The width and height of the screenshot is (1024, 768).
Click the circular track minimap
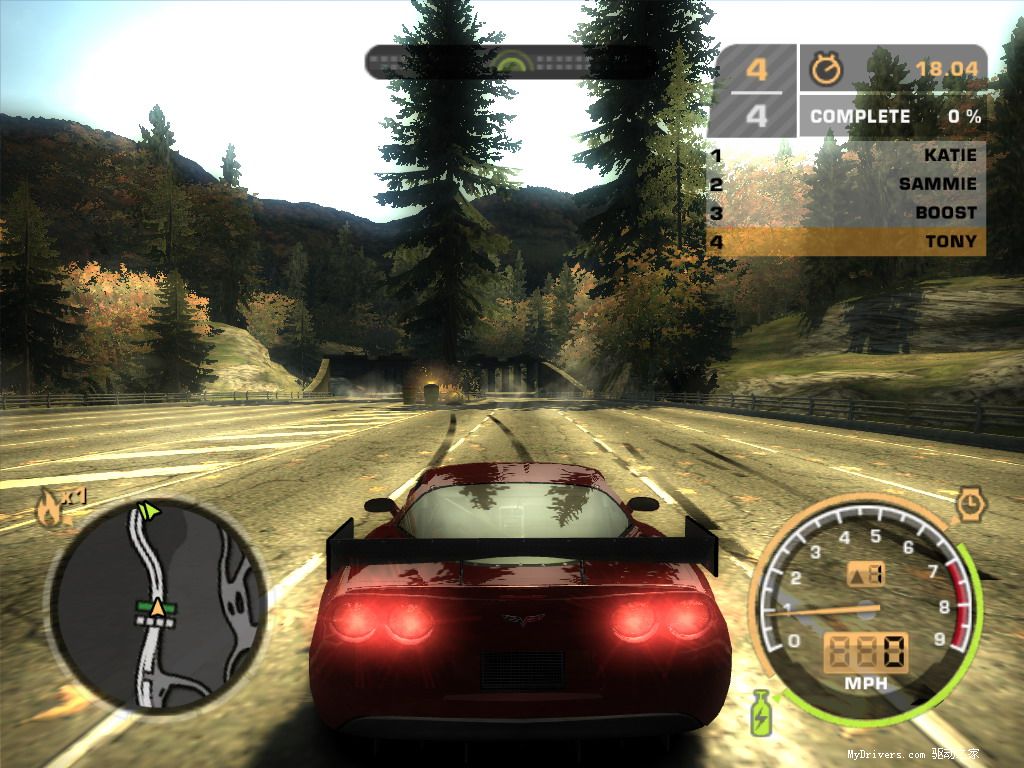(157, 604)
